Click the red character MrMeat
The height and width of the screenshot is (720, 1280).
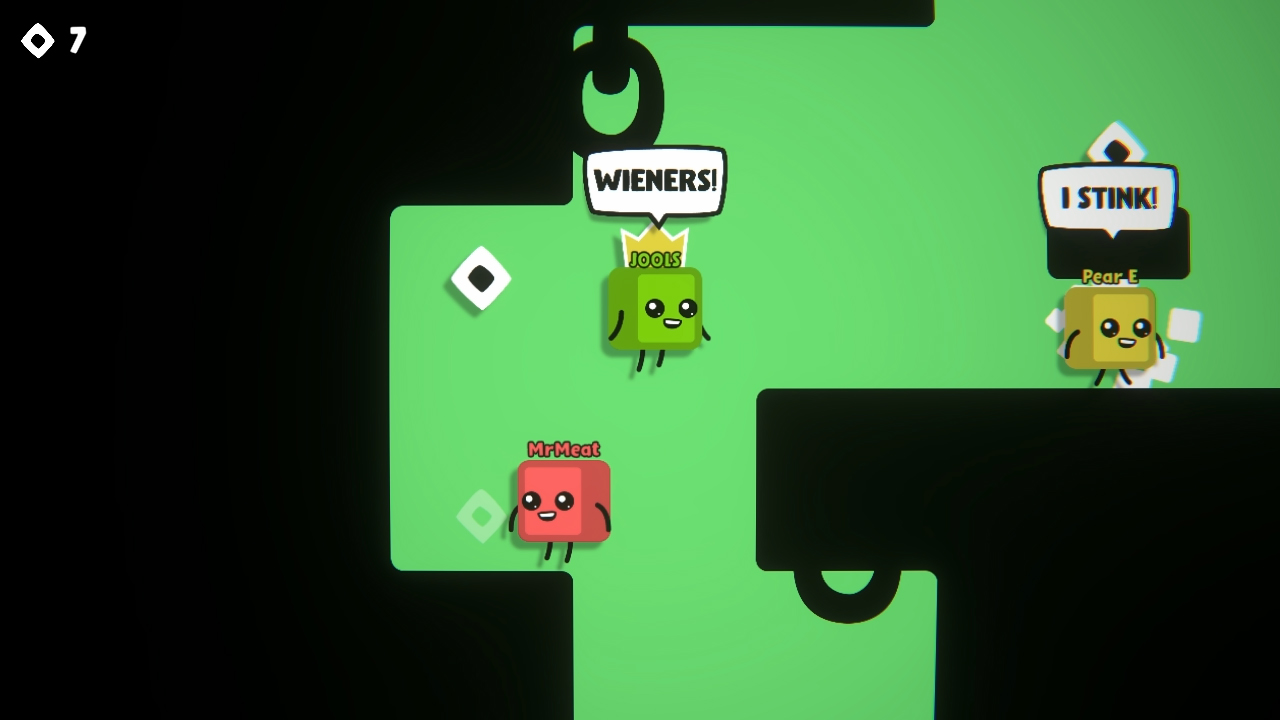point(562,500)
